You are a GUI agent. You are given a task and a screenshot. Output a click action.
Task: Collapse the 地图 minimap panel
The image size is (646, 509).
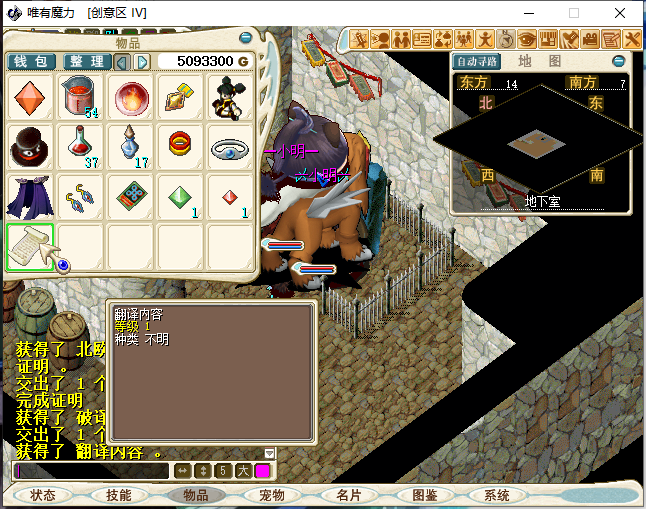pos(619,61)
